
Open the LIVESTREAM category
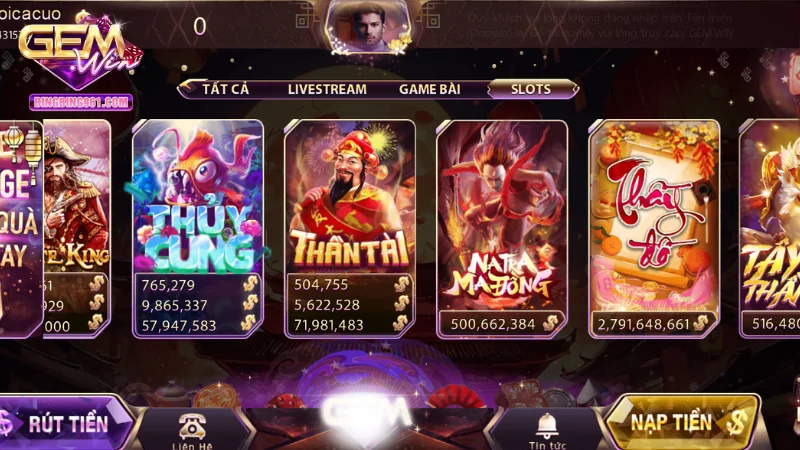(x=327, y=89)
